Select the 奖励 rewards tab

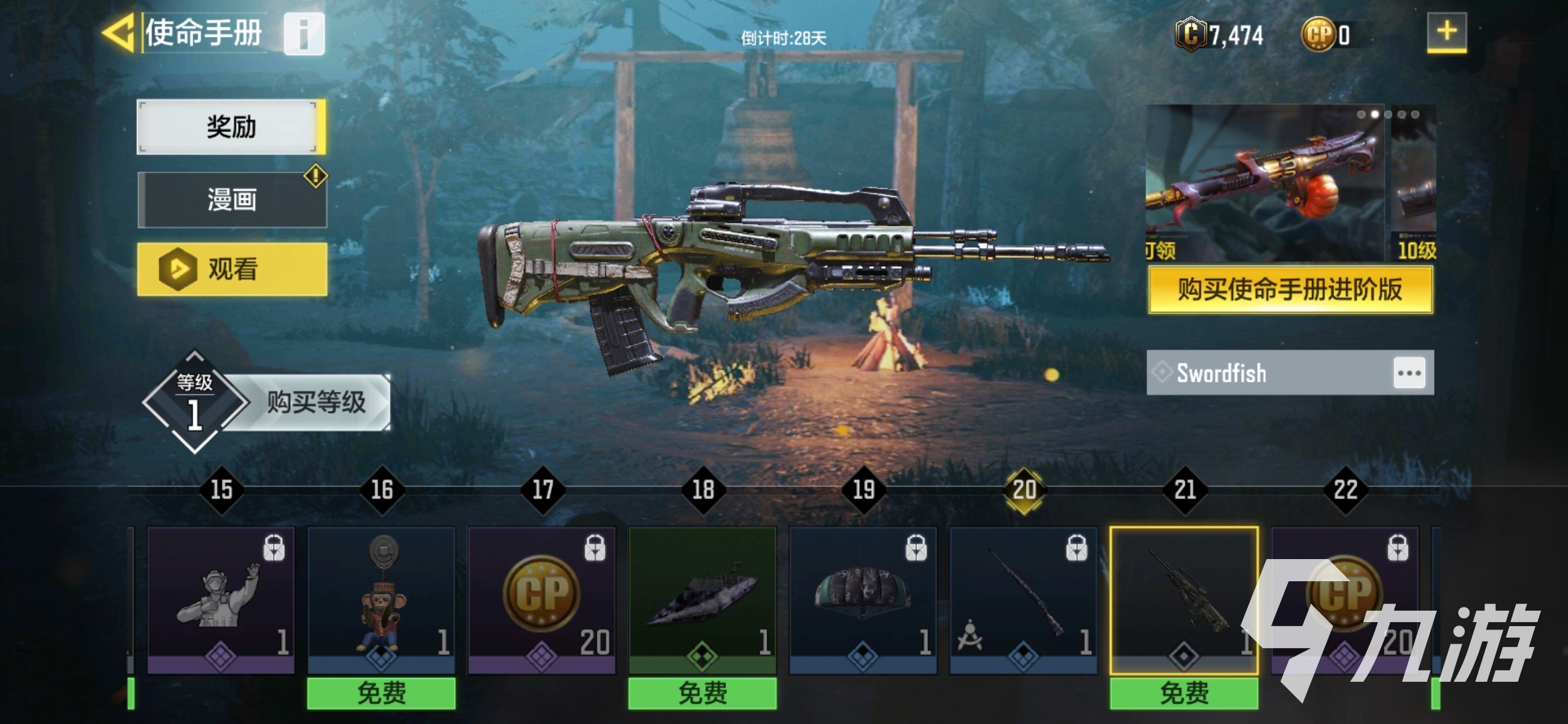click(231, 127)
